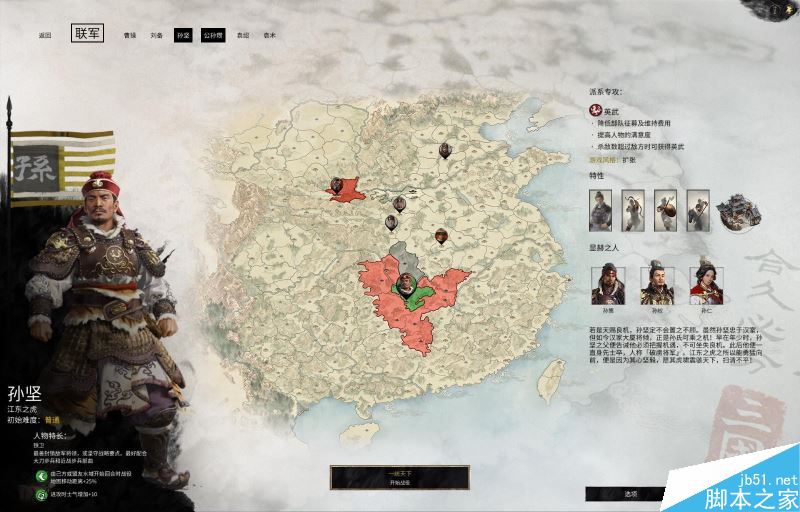Click the green map-movement bonus icon

43,476
